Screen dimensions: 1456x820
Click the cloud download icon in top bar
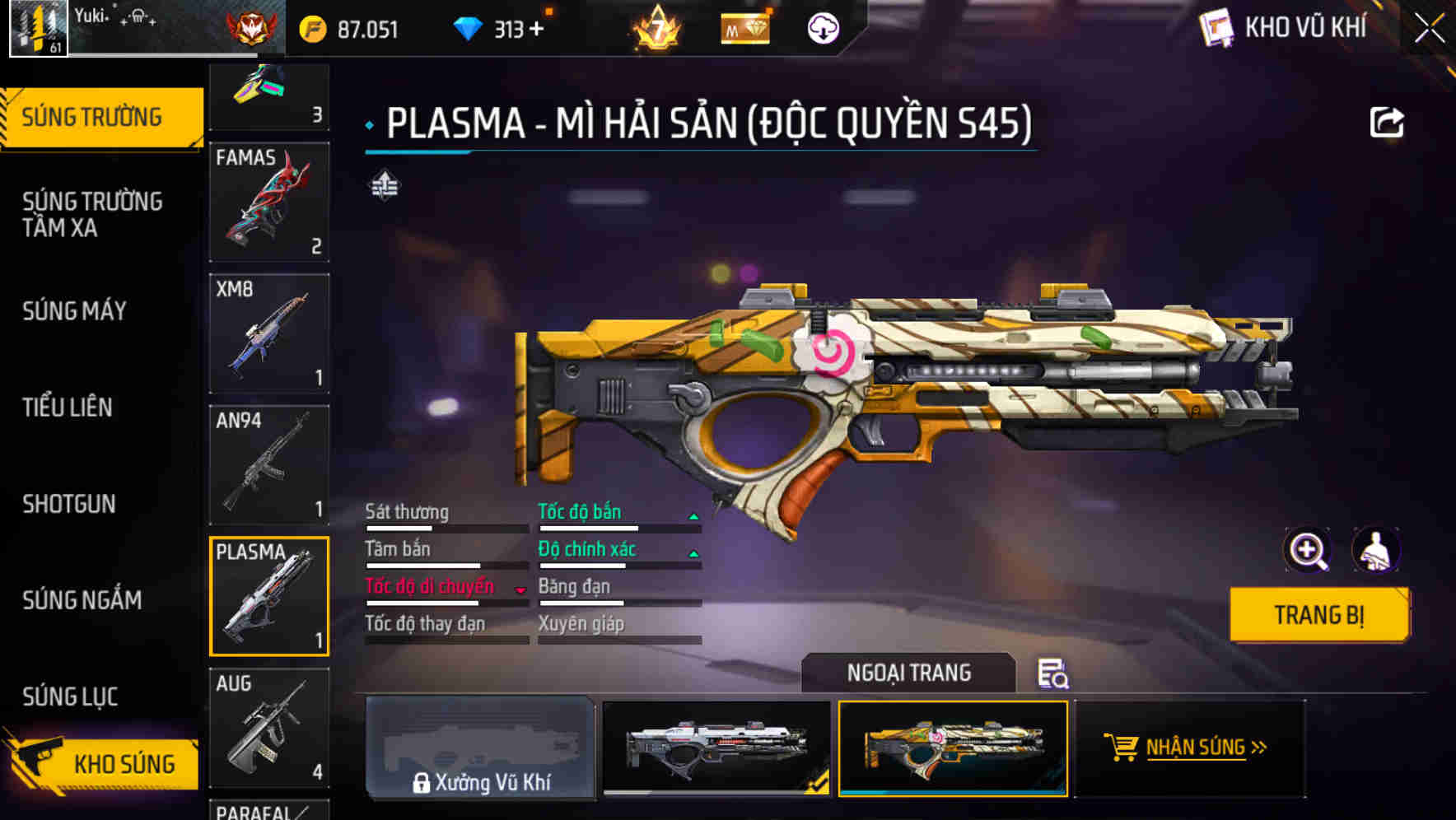tap(821, 27)
